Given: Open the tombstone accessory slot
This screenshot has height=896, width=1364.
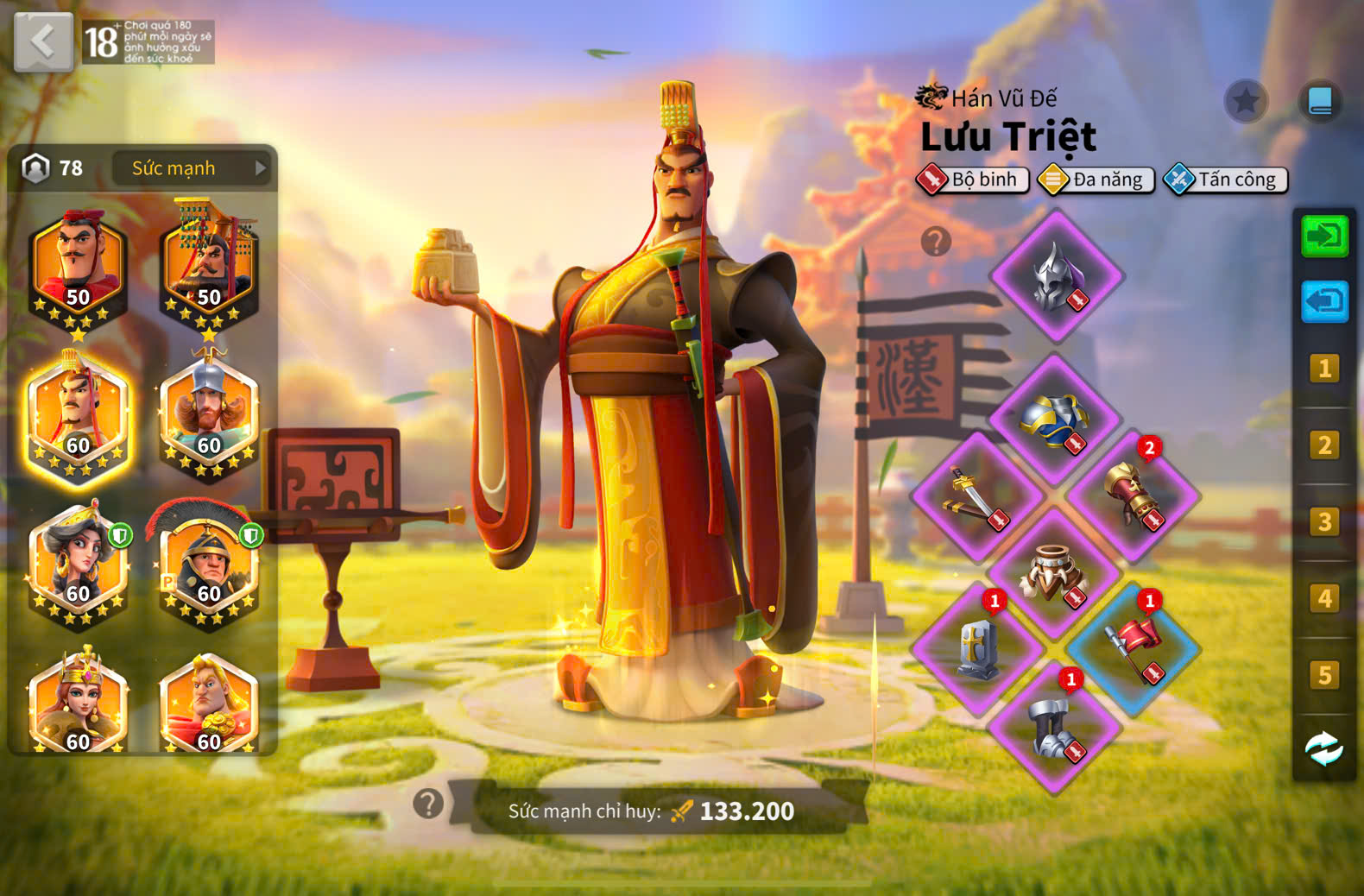Looking at the screenshot, I should [x=977, y=649].
